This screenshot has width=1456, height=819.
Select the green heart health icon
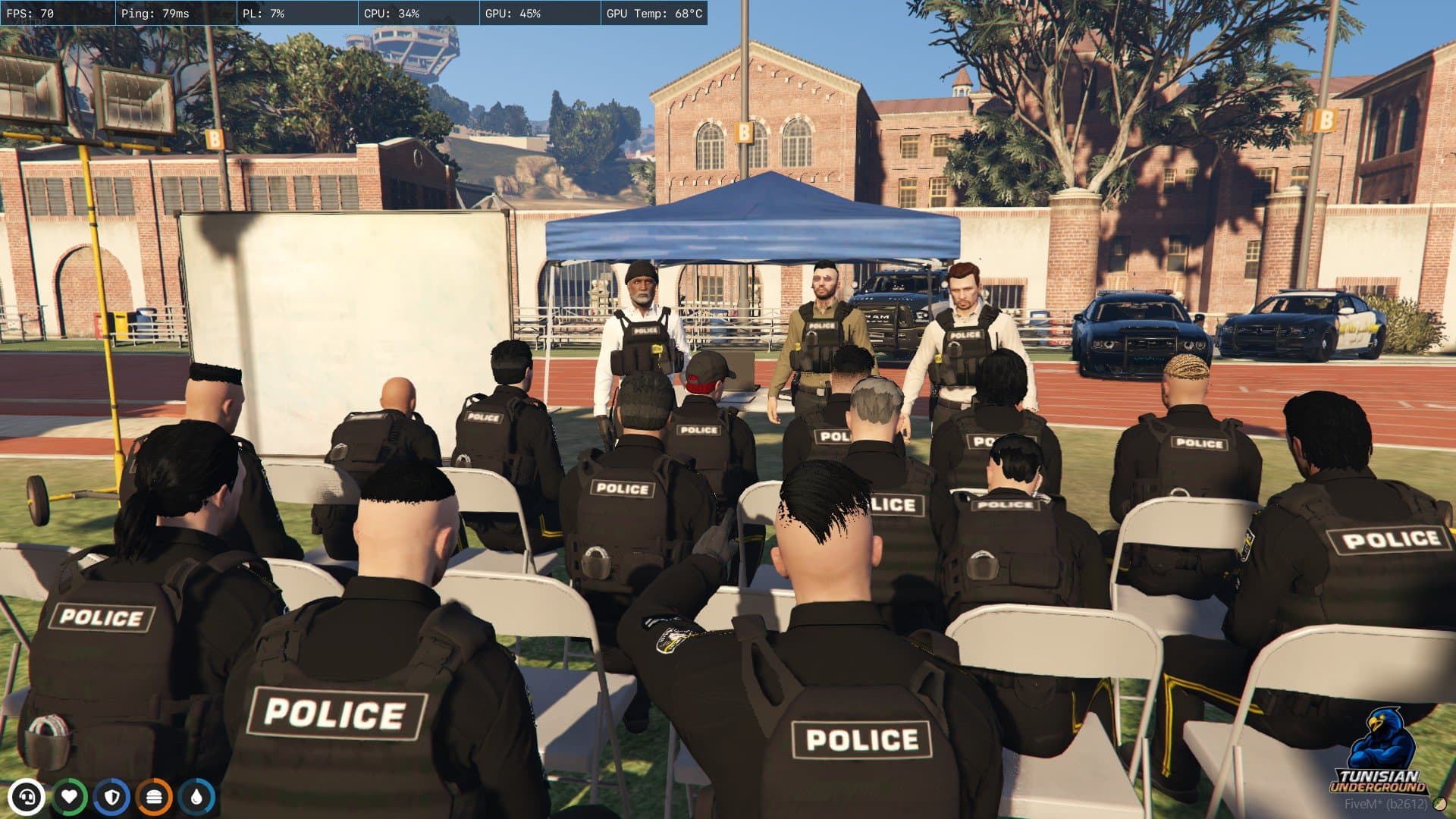point(70,797)
